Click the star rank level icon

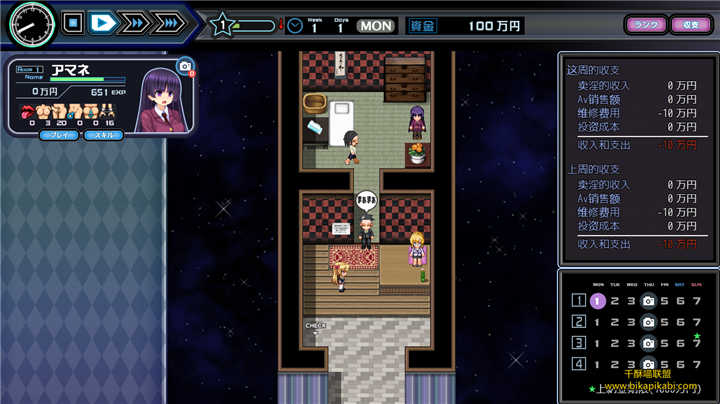click(x=224, y=24)
